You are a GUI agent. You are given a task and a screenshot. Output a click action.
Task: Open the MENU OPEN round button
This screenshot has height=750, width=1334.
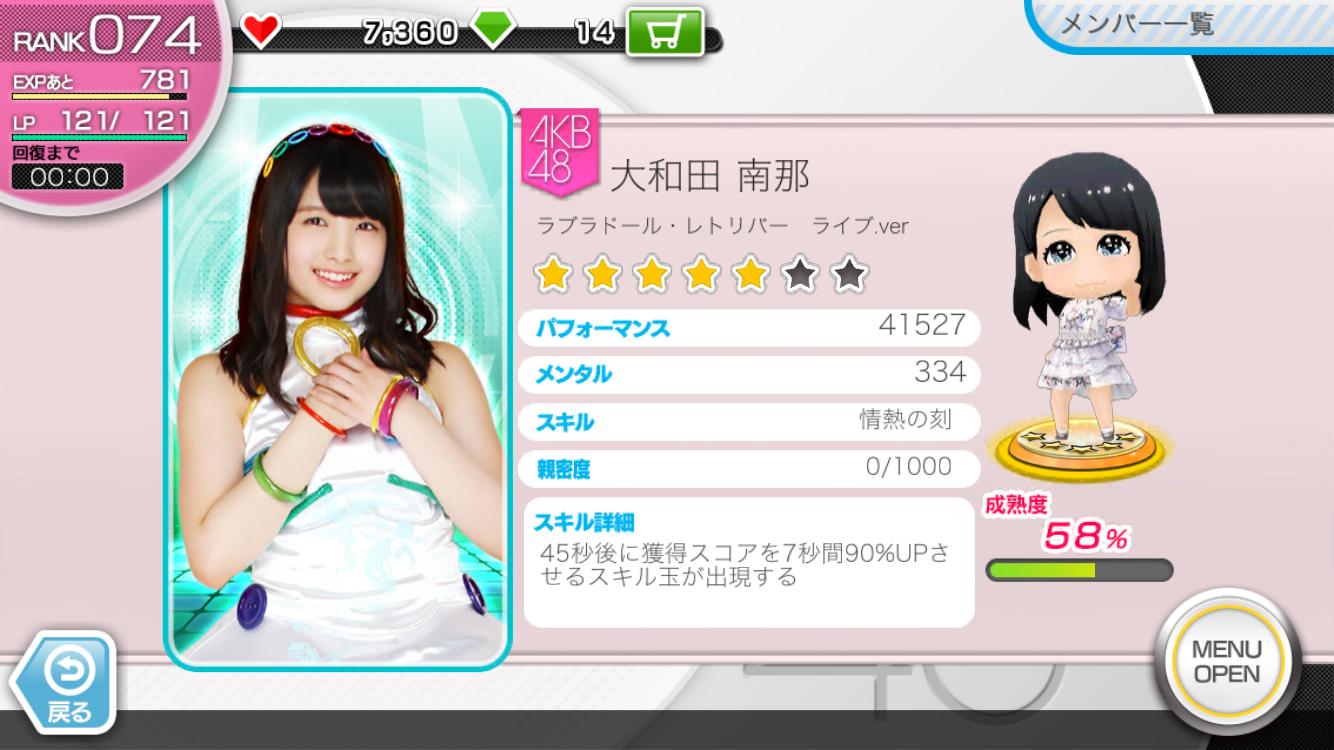[1226, 662]
